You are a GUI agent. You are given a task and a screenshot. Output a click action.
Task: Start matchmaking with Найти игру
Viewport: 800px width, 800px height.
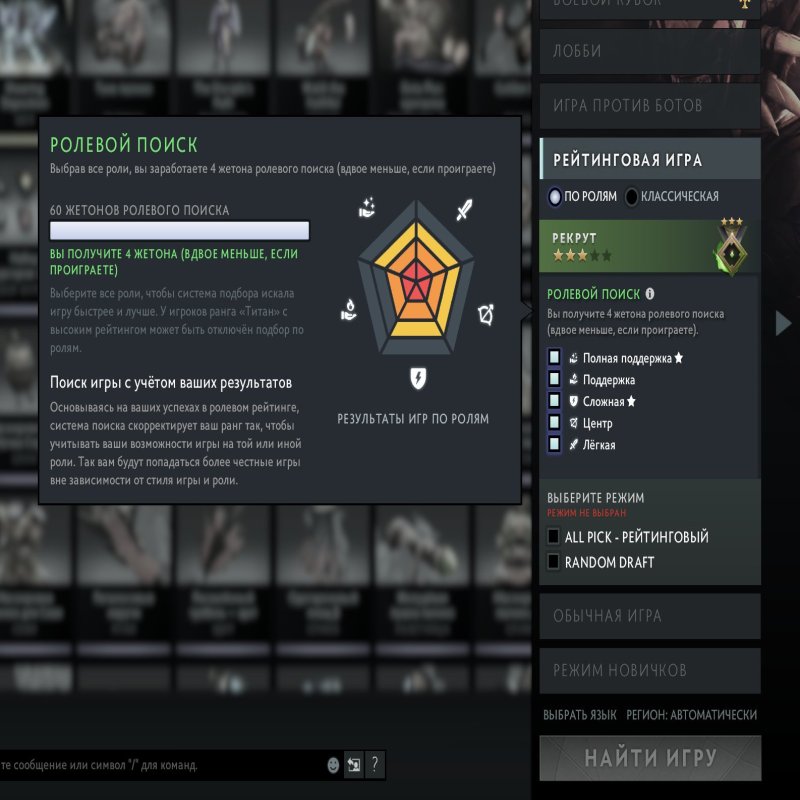pos(650,758)
